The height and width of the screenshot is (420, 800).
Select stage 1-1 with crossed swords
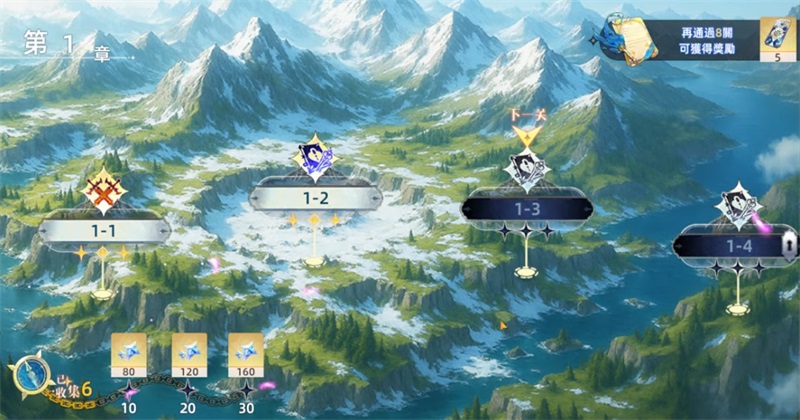pos(104,230)
